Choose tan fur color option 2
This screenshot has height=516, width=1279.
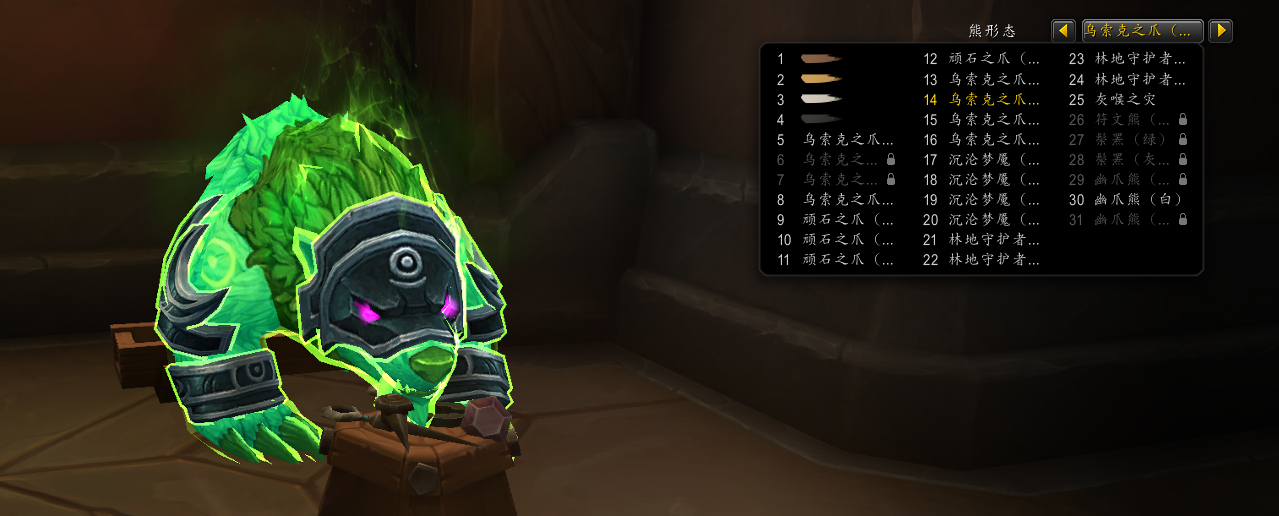pos(821,79)
